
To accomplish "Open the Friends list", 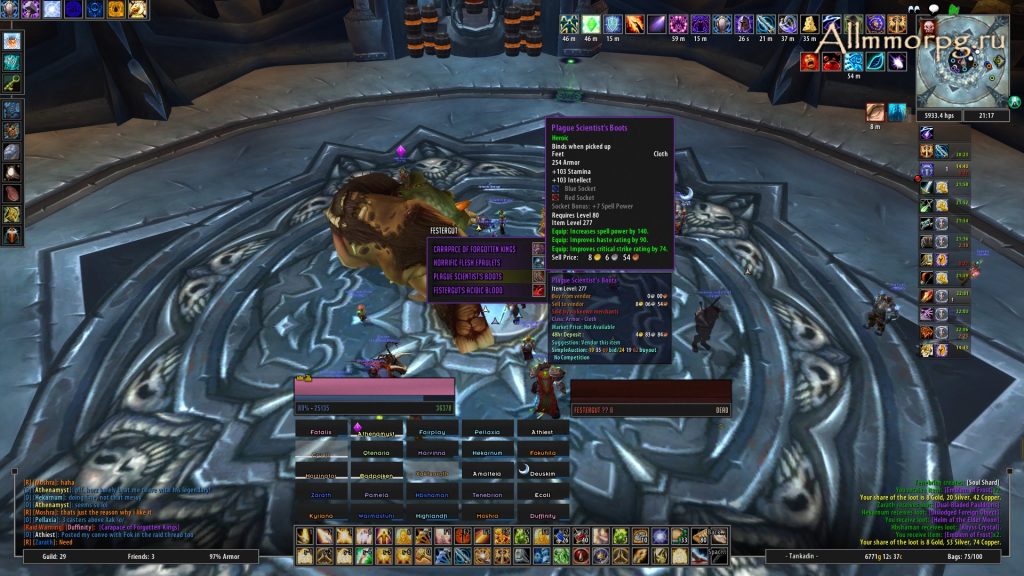I will pyautogui.click(x=139, y=555).
